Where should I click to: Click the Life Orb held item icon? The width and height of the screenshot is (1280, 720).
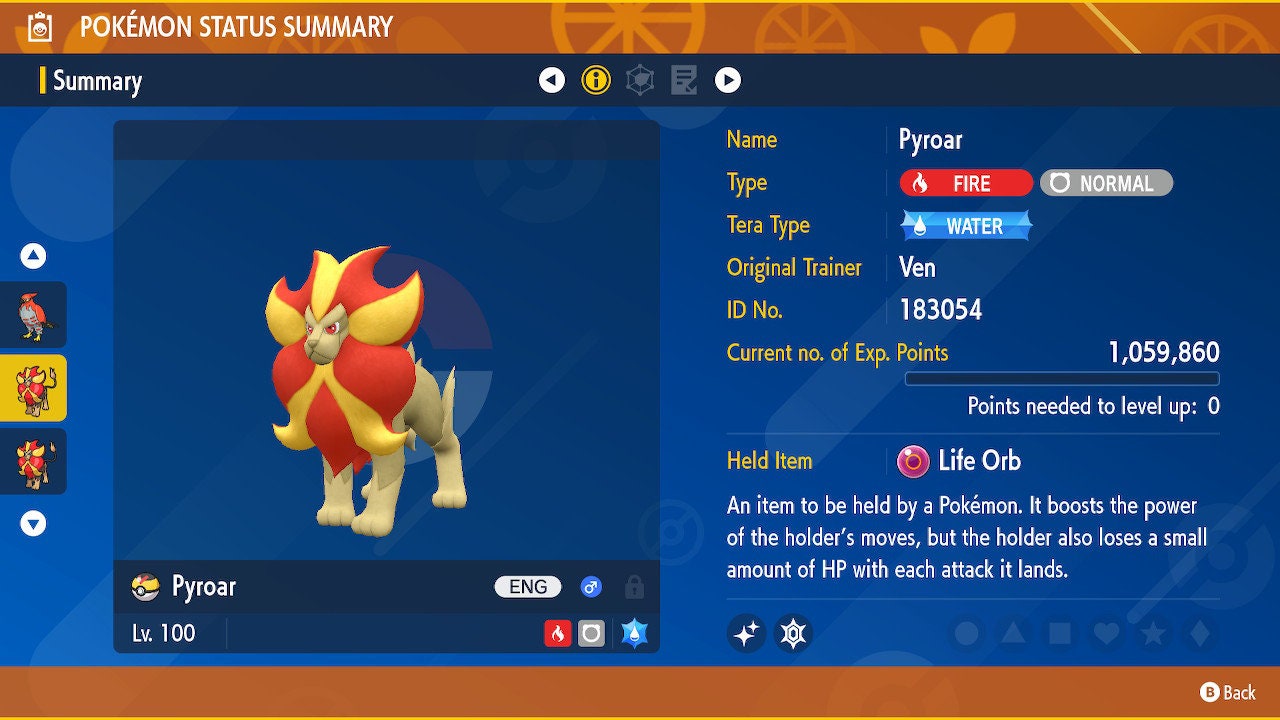(x=913, y=461)
